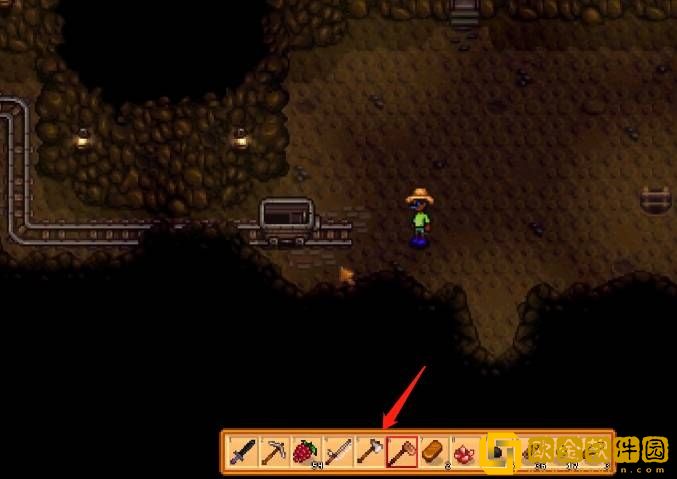Select the red berry stack slot

pyautogui.click(x=303, y=453)
